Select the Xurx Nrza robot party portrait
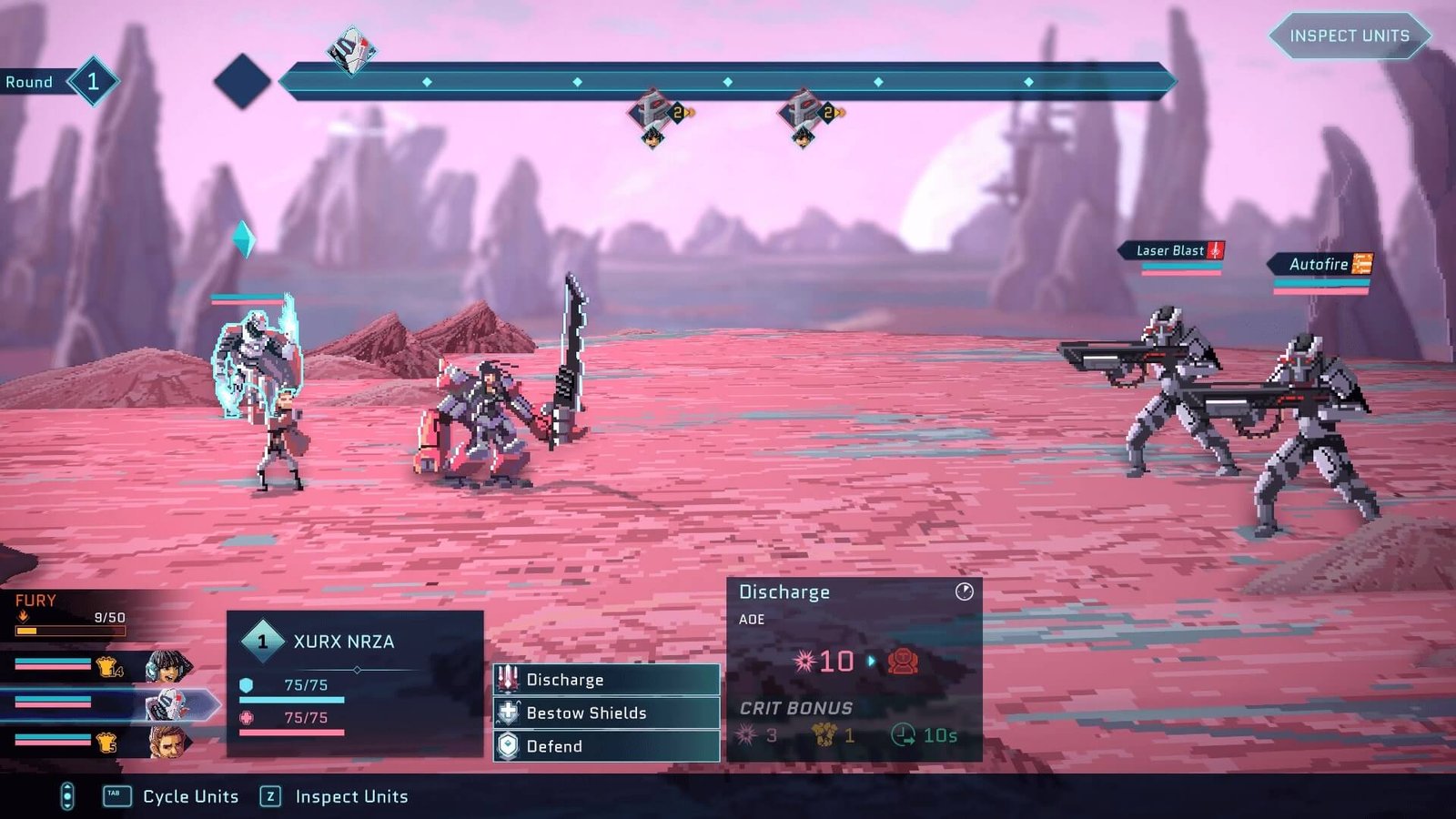The image size is (1456, 819). 167,704
